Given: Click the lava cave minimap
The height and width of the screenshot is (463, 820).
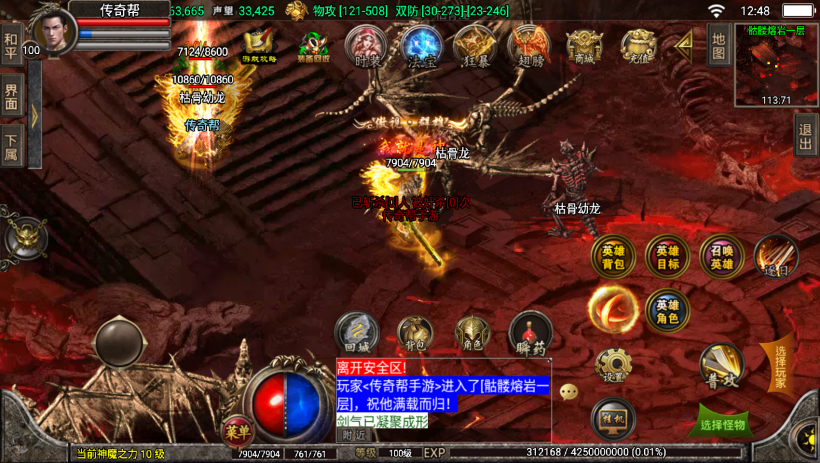Looking at the screenshot, I should click(776, 64).
